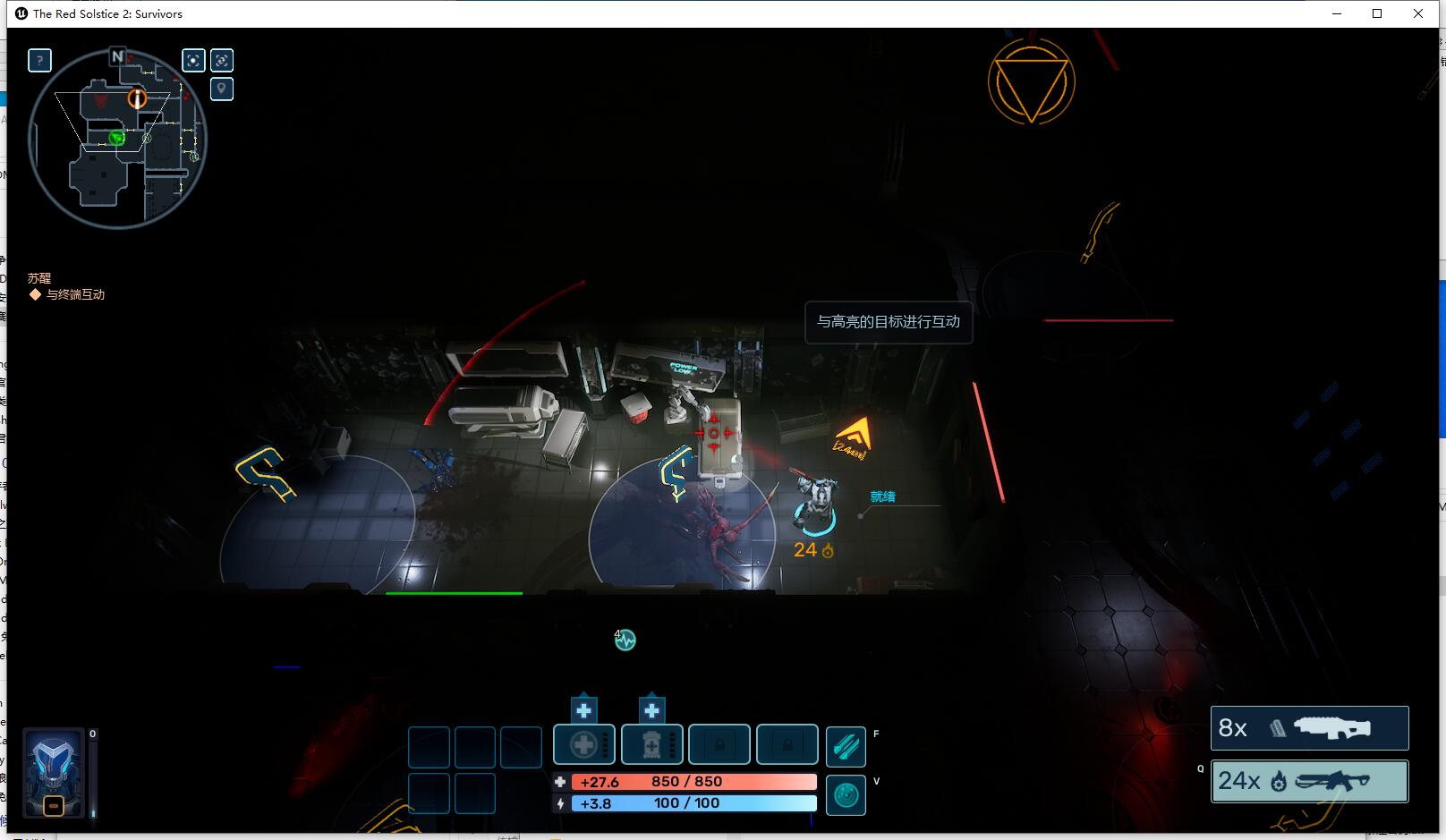Click the rotating-arrows button beside the minimap

[222, 60]
